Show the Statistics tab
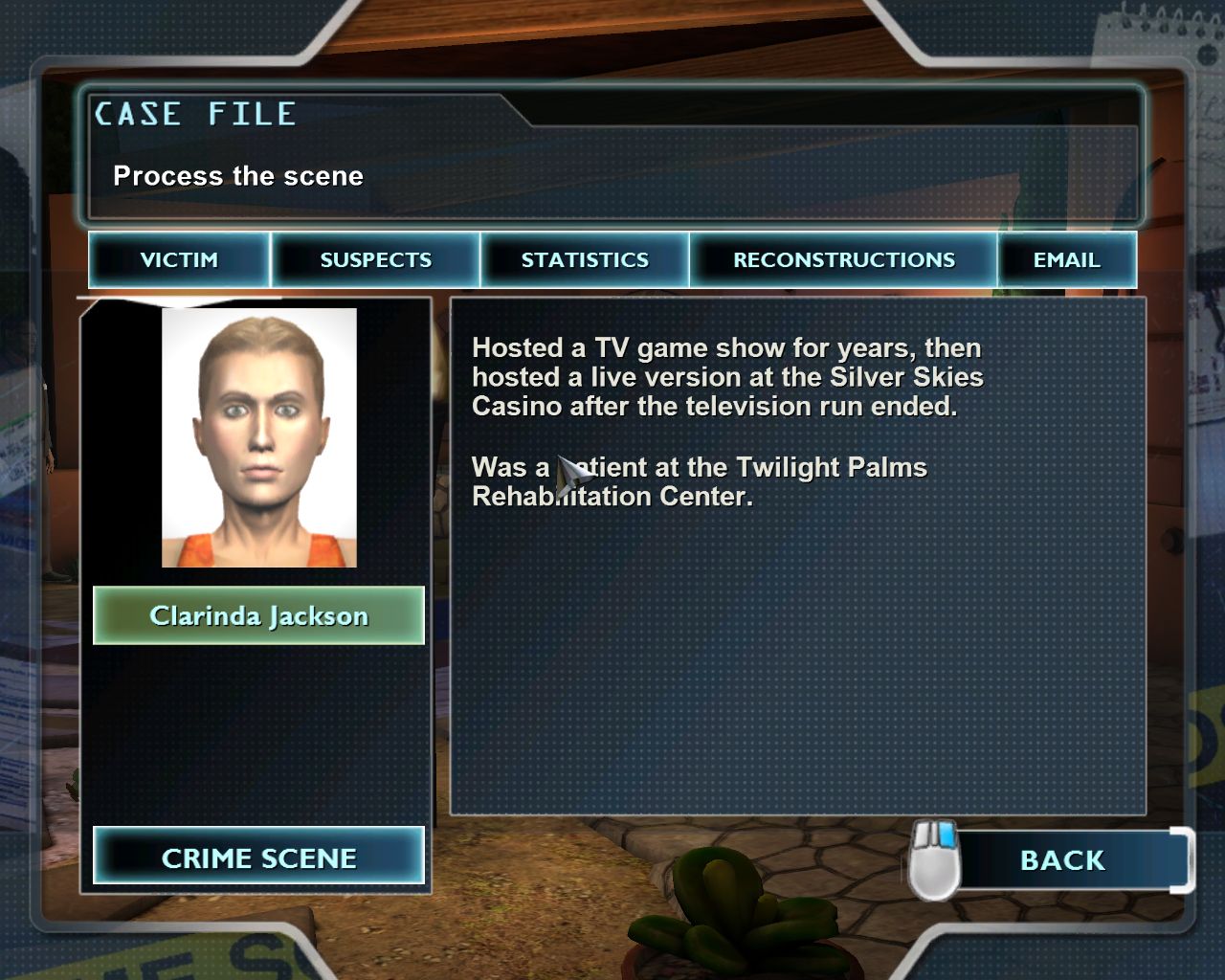The width and height of the screenshot is (1225, 980). pyautogui.click(x=584, y=259)
